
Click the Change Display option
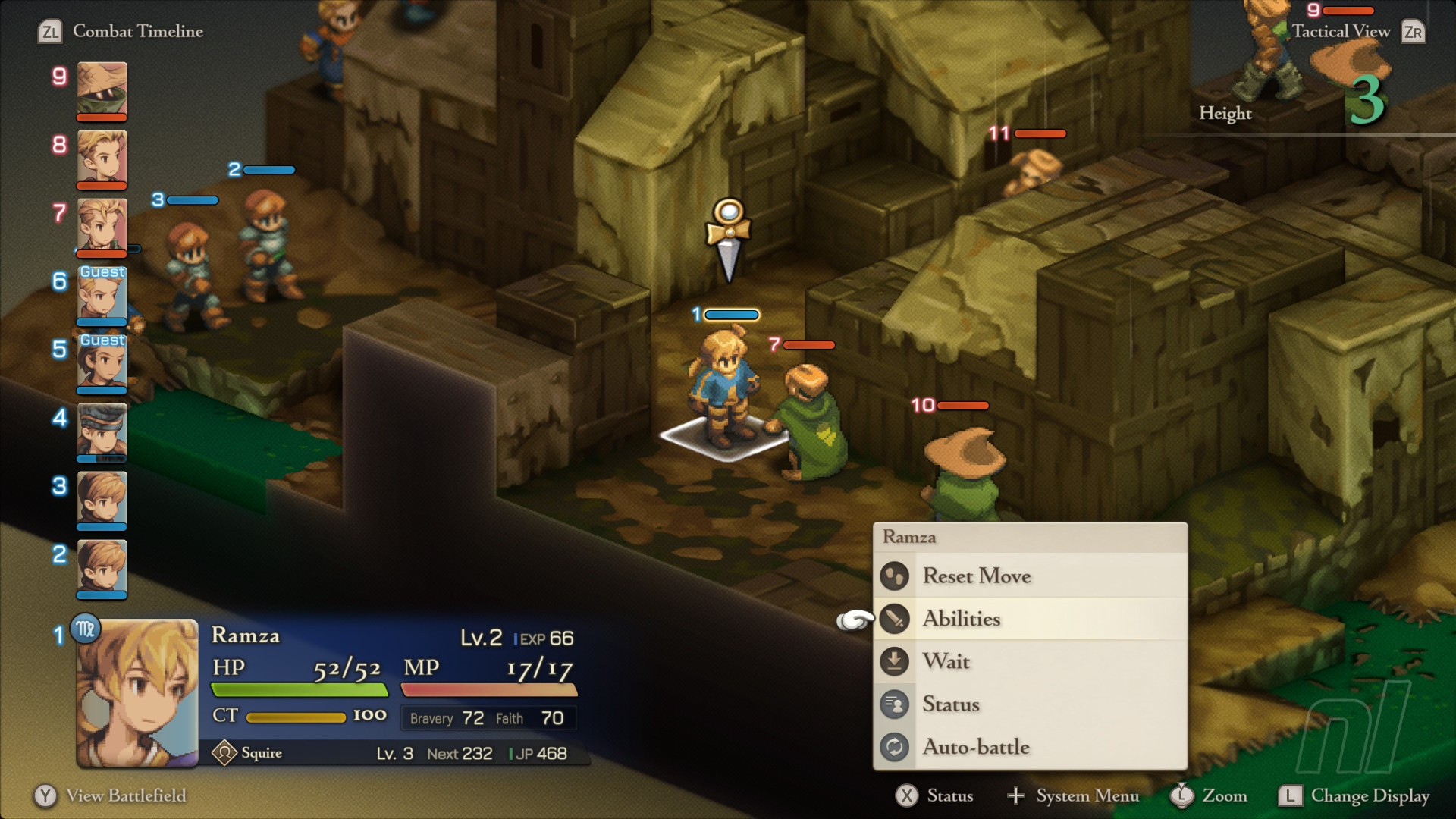point(1370,795)
